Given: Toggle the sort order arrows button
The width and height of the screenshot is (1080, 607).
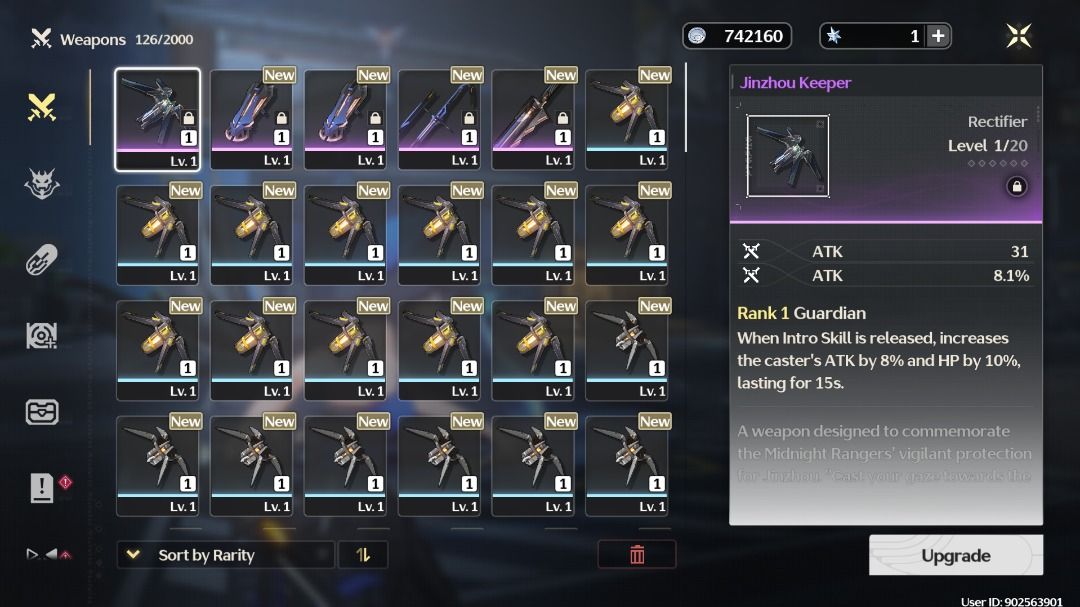Looking at the screenshot, I should pos(363,555).
